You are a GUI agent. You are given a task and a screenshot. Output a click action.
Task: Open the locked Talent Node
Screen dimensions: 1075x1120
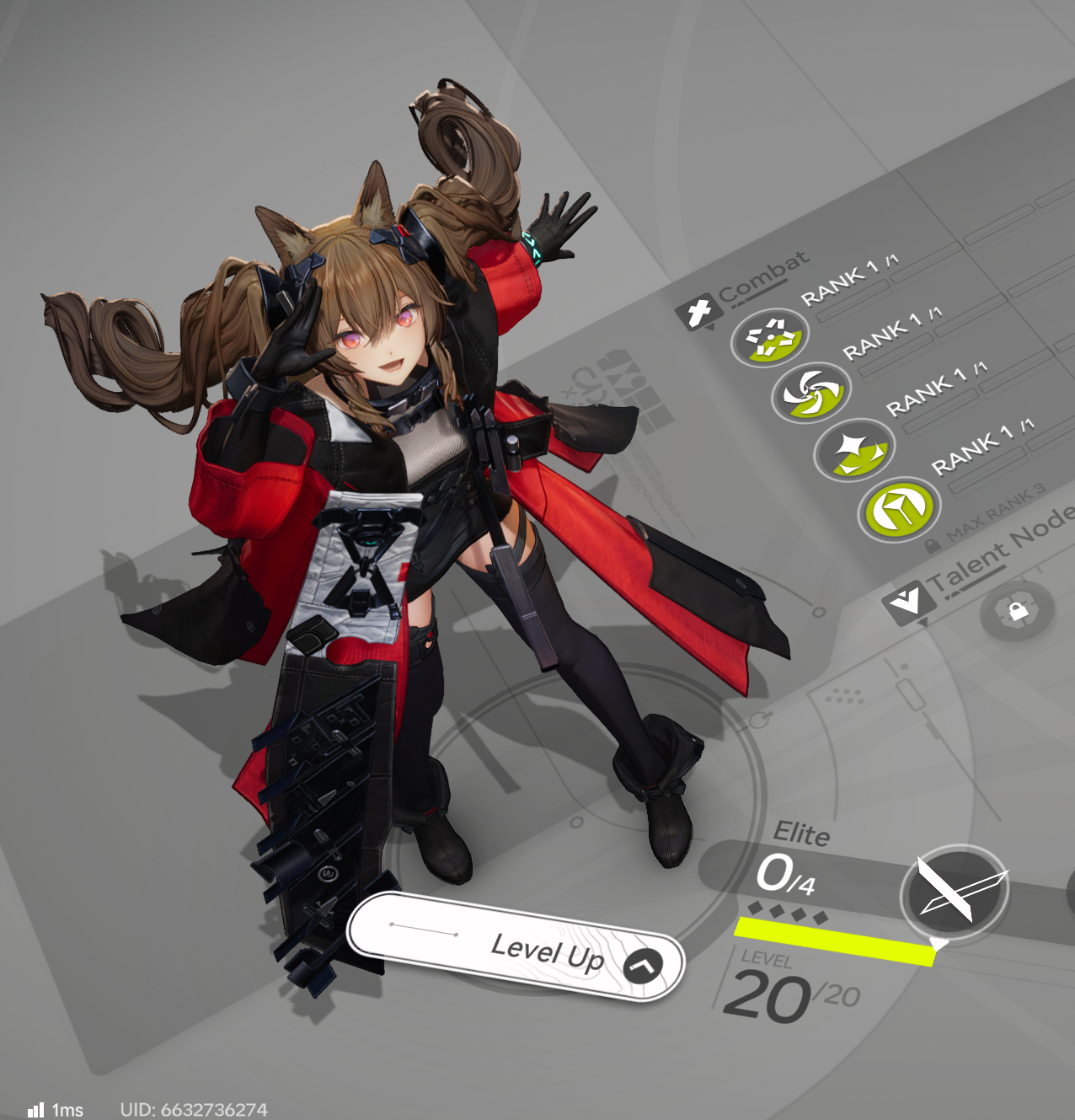click(1017, 611)
